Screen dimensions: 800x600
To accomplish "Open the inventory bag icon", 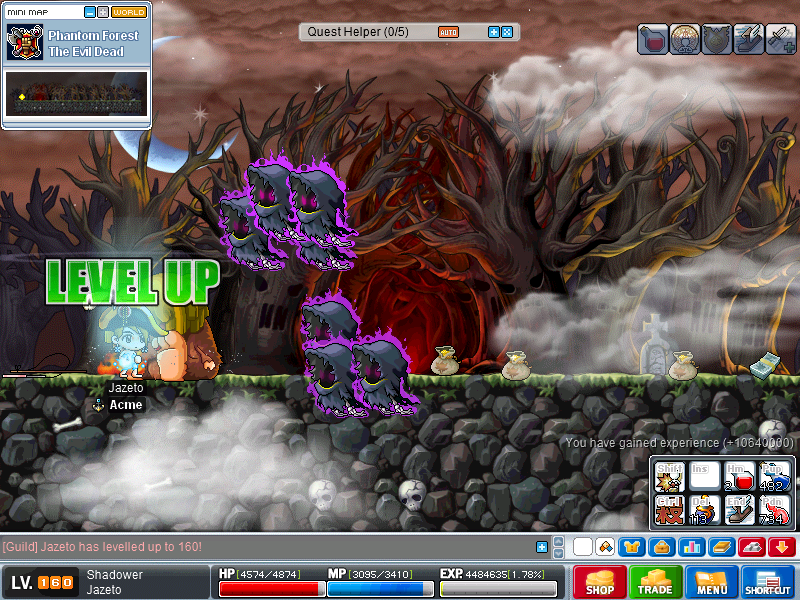I will (660, 547).
